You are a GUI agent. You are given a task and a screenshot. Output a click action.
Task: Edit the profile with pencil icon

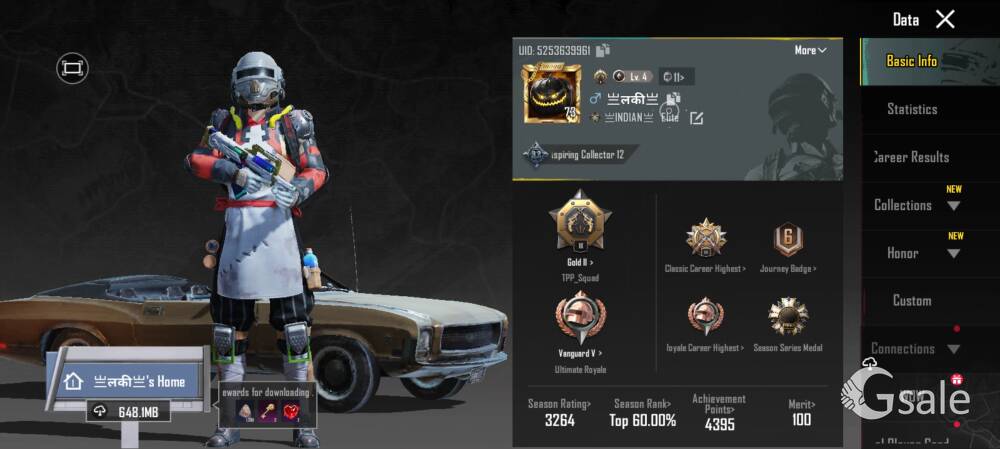pyautogui.click(x=697, y=118)
